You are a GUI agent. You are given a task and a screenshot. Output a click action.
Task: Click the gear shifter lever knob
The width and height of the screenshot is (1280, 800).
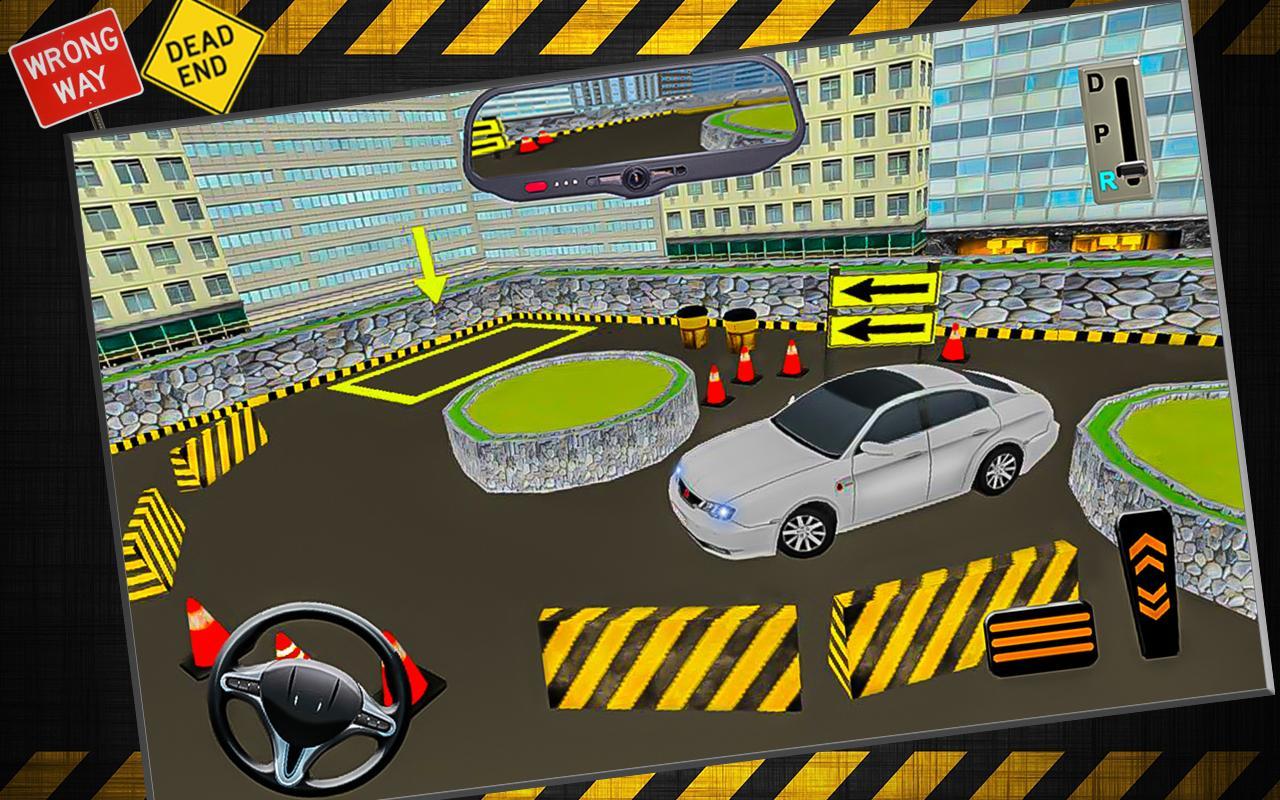[1133, 168]
